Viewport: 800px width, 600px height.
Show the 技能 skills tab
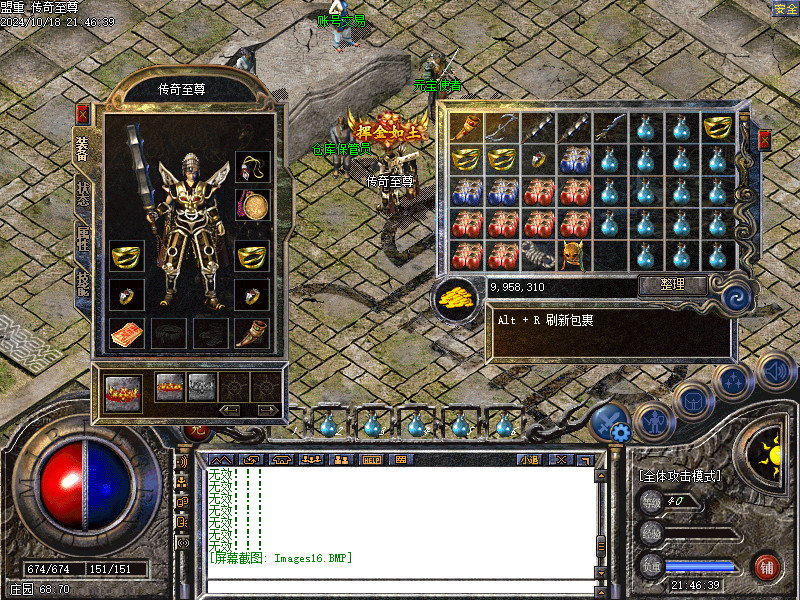click(82, 285)
